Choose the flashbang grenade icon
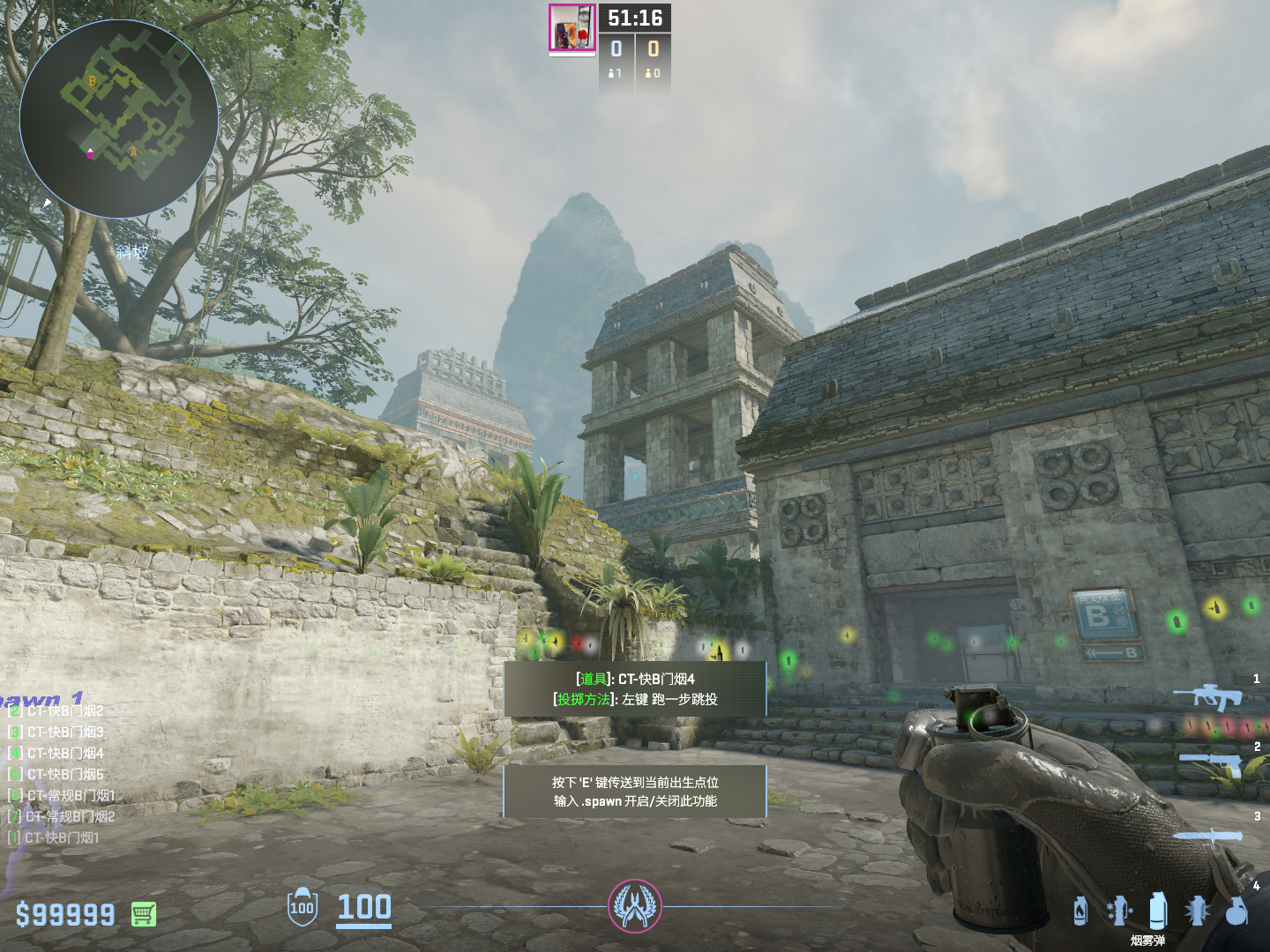The height and width of the screenshot is (952, 1270). click(x=1197, y=911)
